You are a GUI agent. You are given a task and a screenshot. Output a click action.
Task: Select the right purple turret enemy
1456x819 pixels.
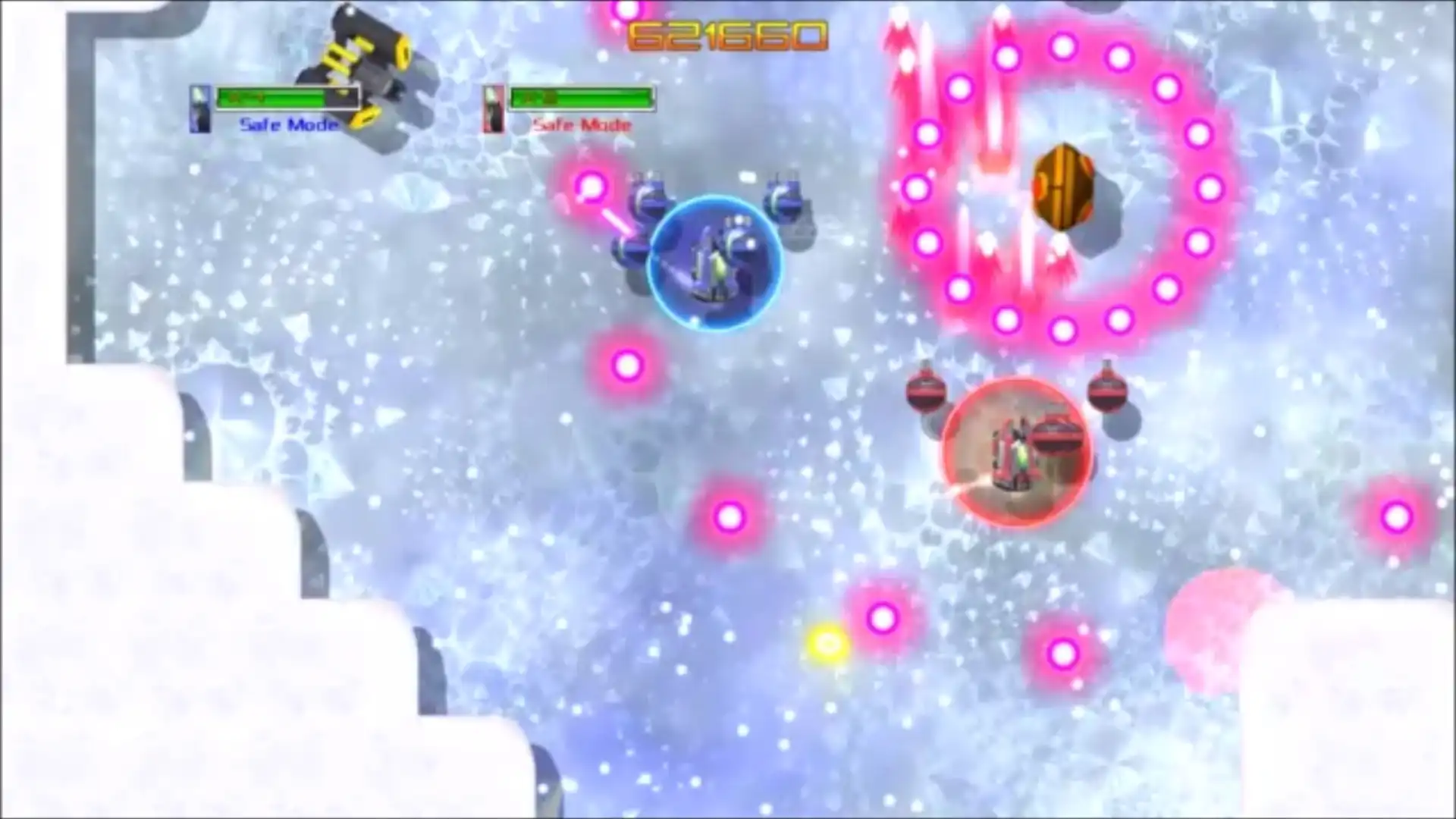785,201
